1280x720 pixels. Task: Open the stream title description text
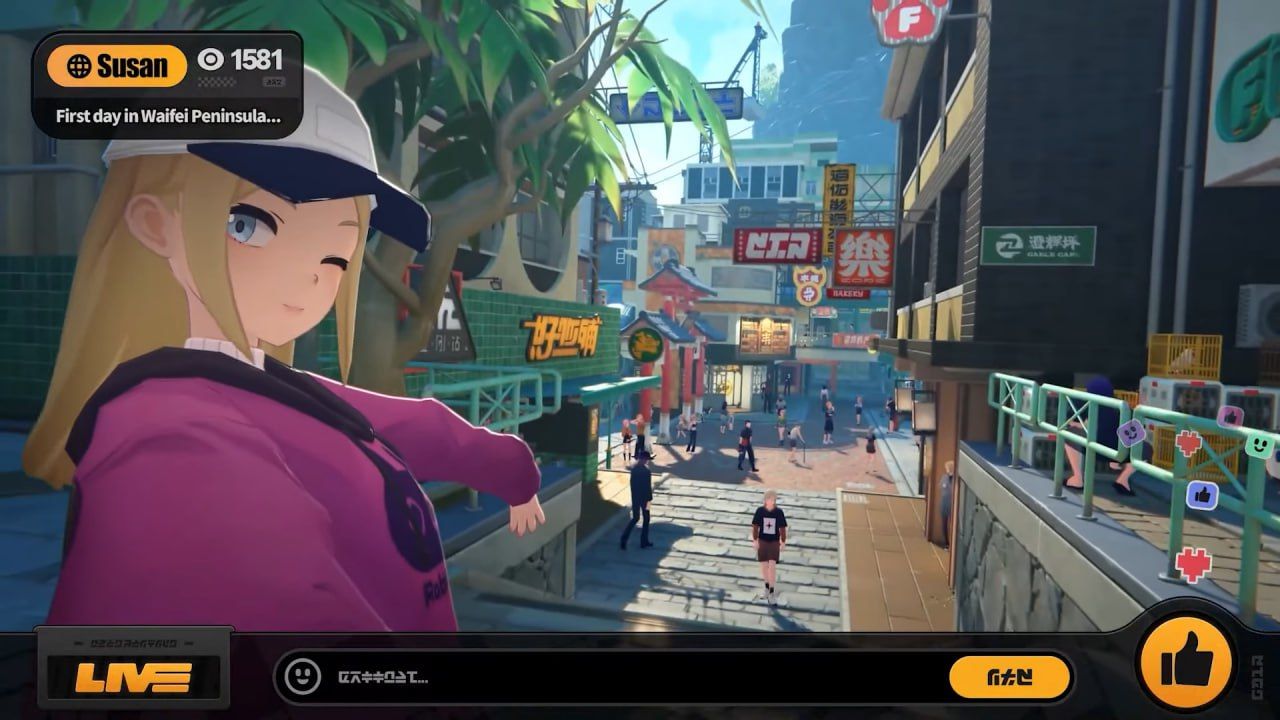pos(167,116)
